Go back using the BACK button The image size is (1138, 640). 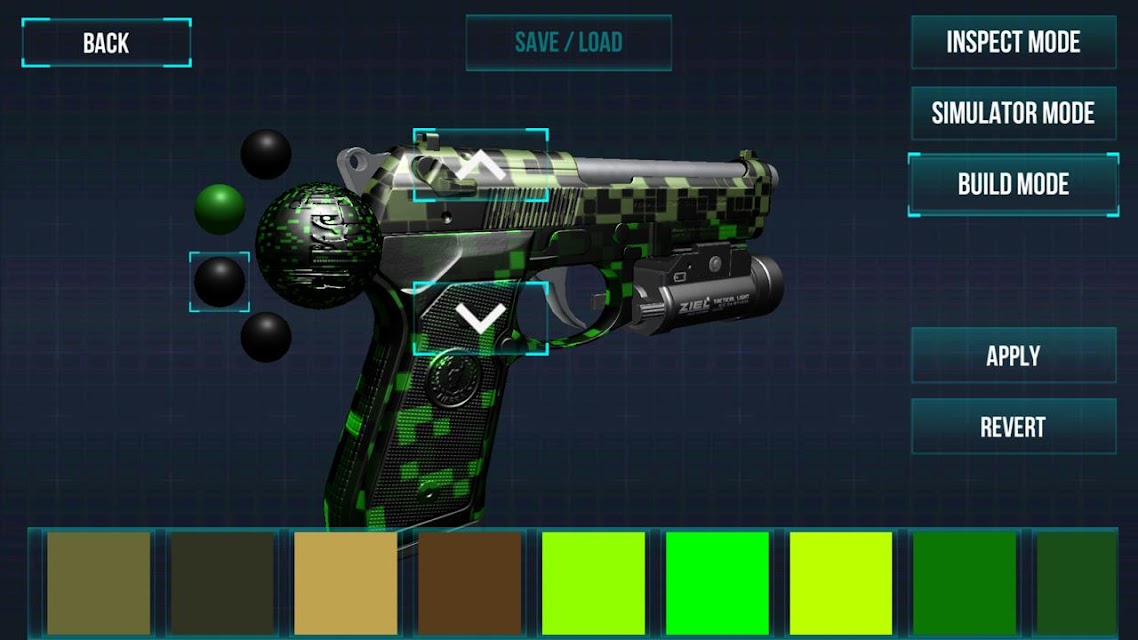pyautogui.click(x=106, y=43)
